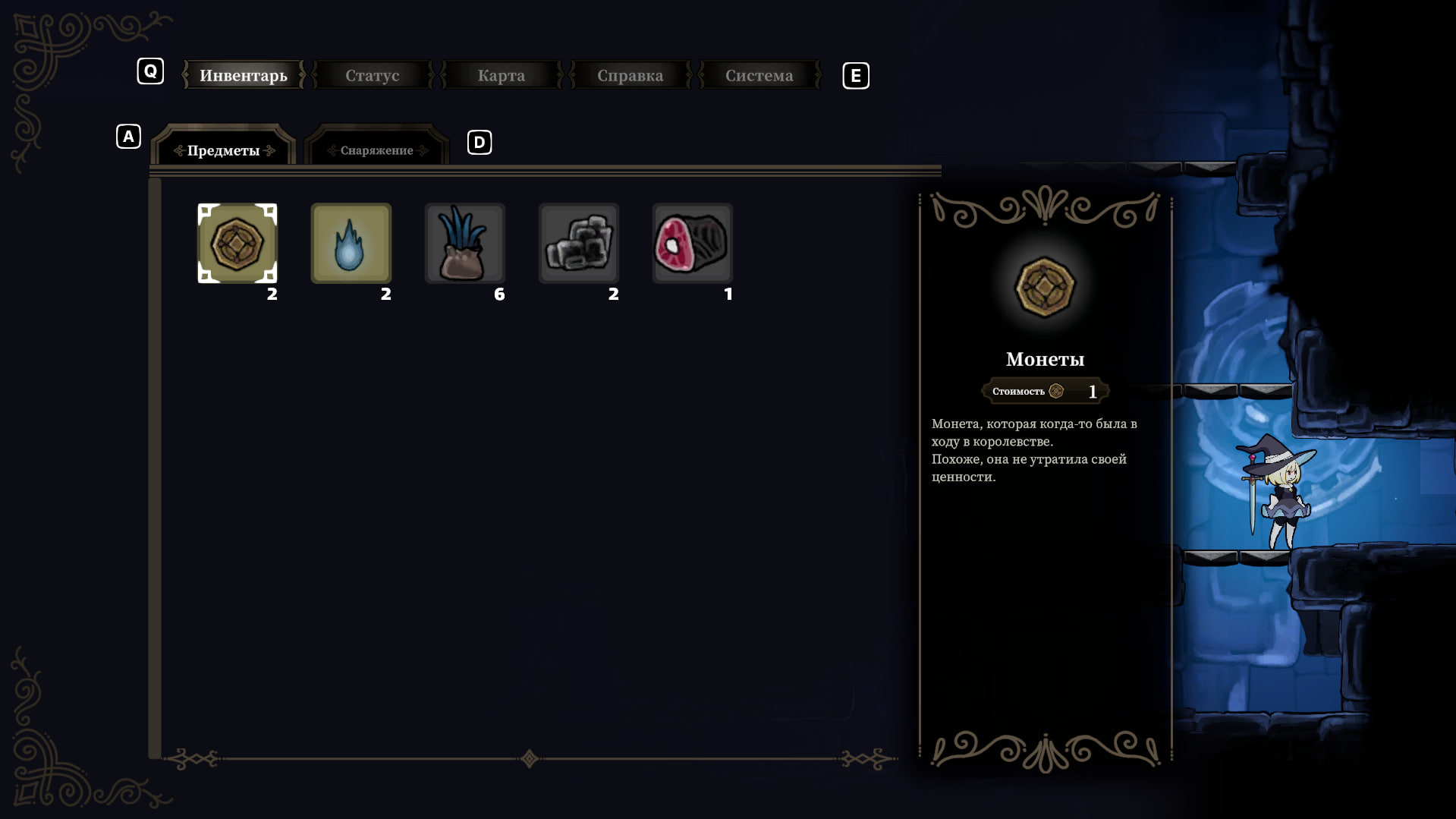Pick the dark ore chunks slot

tap(579, 243)
